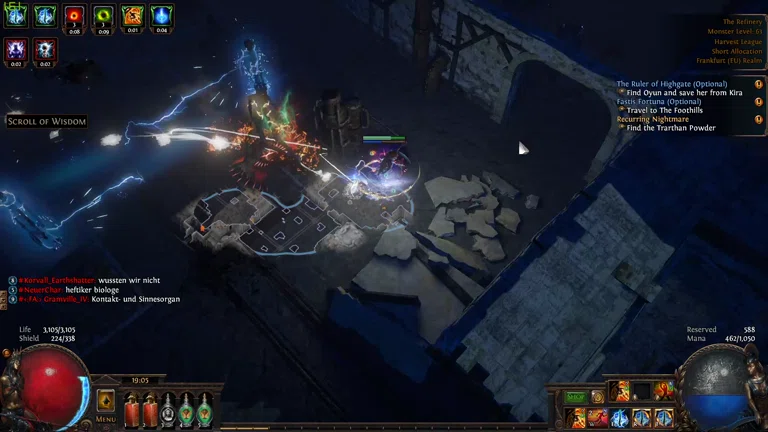This screenshot has width=768, height=432.
Task: Click the green charge buff icon
Action: (x=103, y=15)
